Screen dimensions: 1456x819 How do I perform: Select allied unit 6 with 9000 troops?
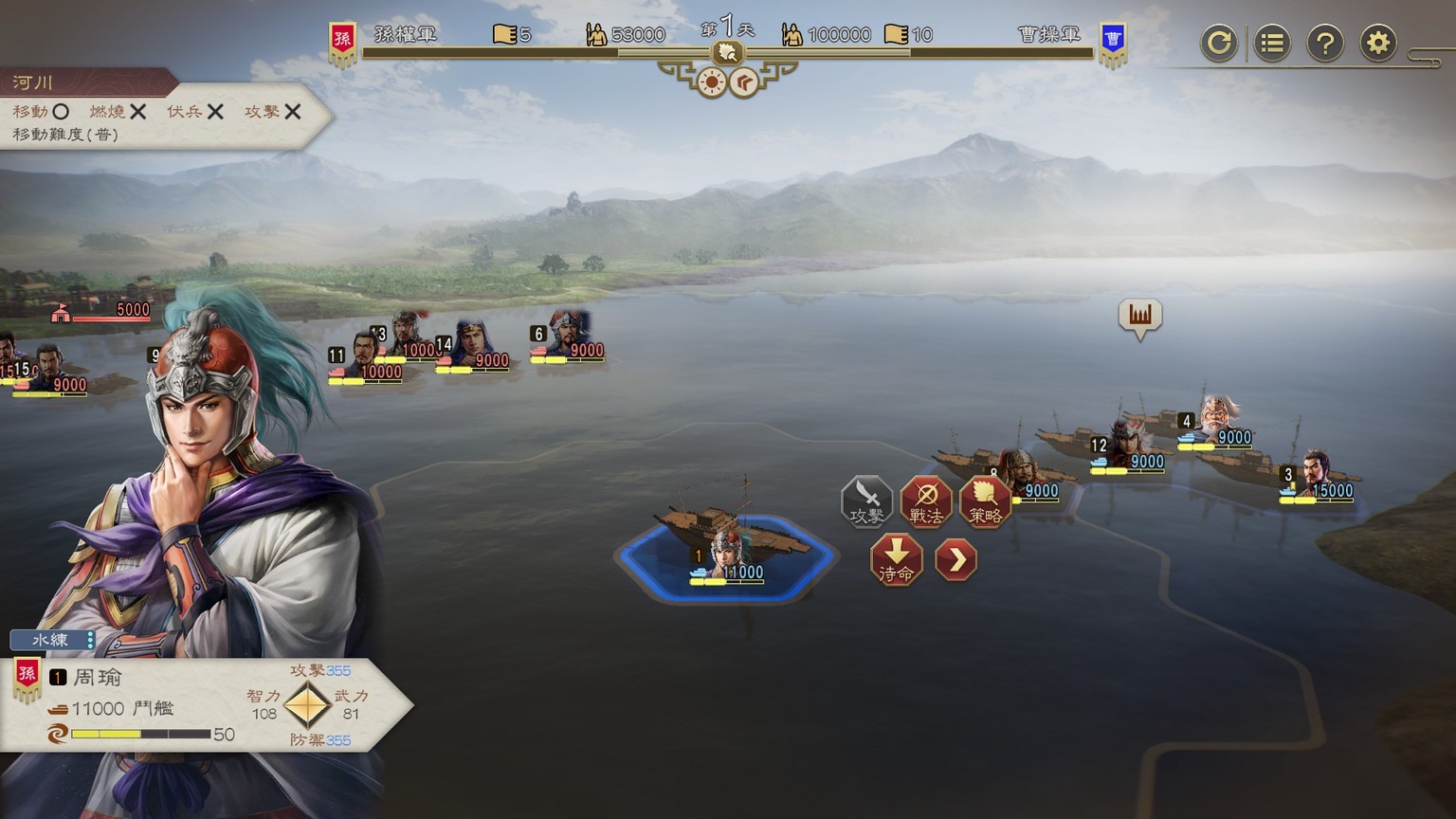[568, 338]
